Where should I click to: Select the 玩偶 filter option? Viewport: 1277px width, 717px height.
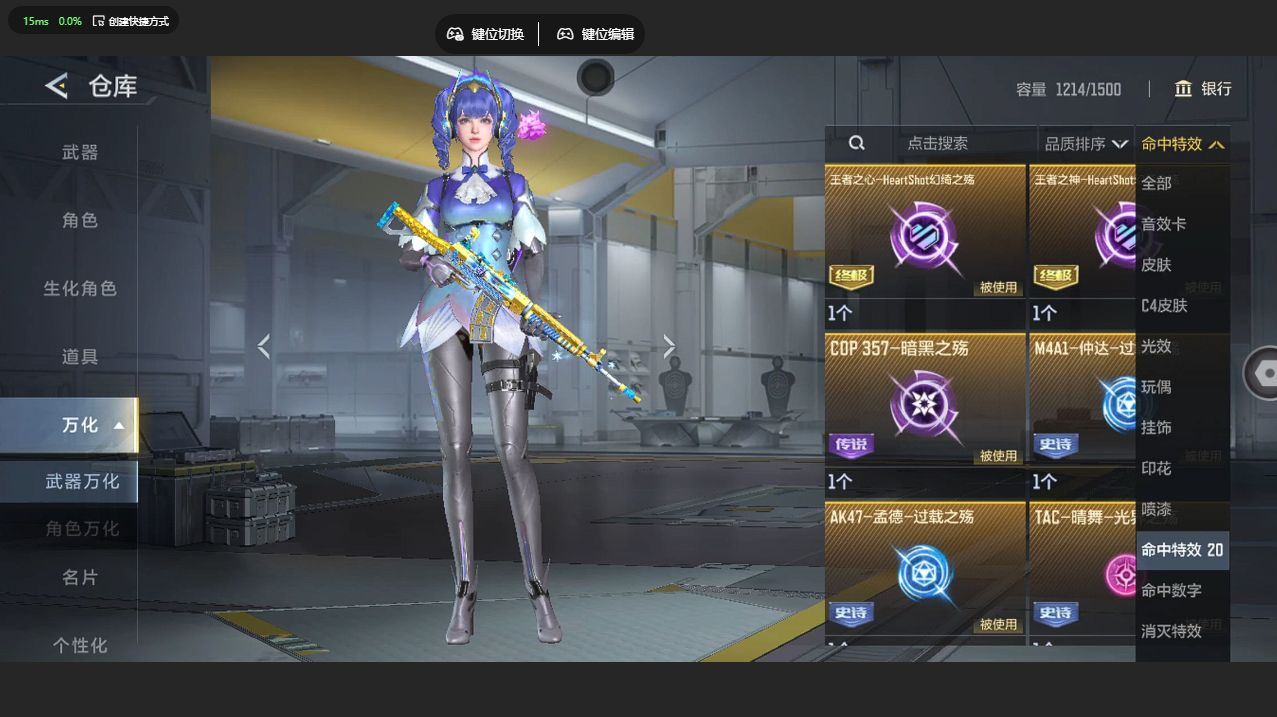(x=1157, y=387)
